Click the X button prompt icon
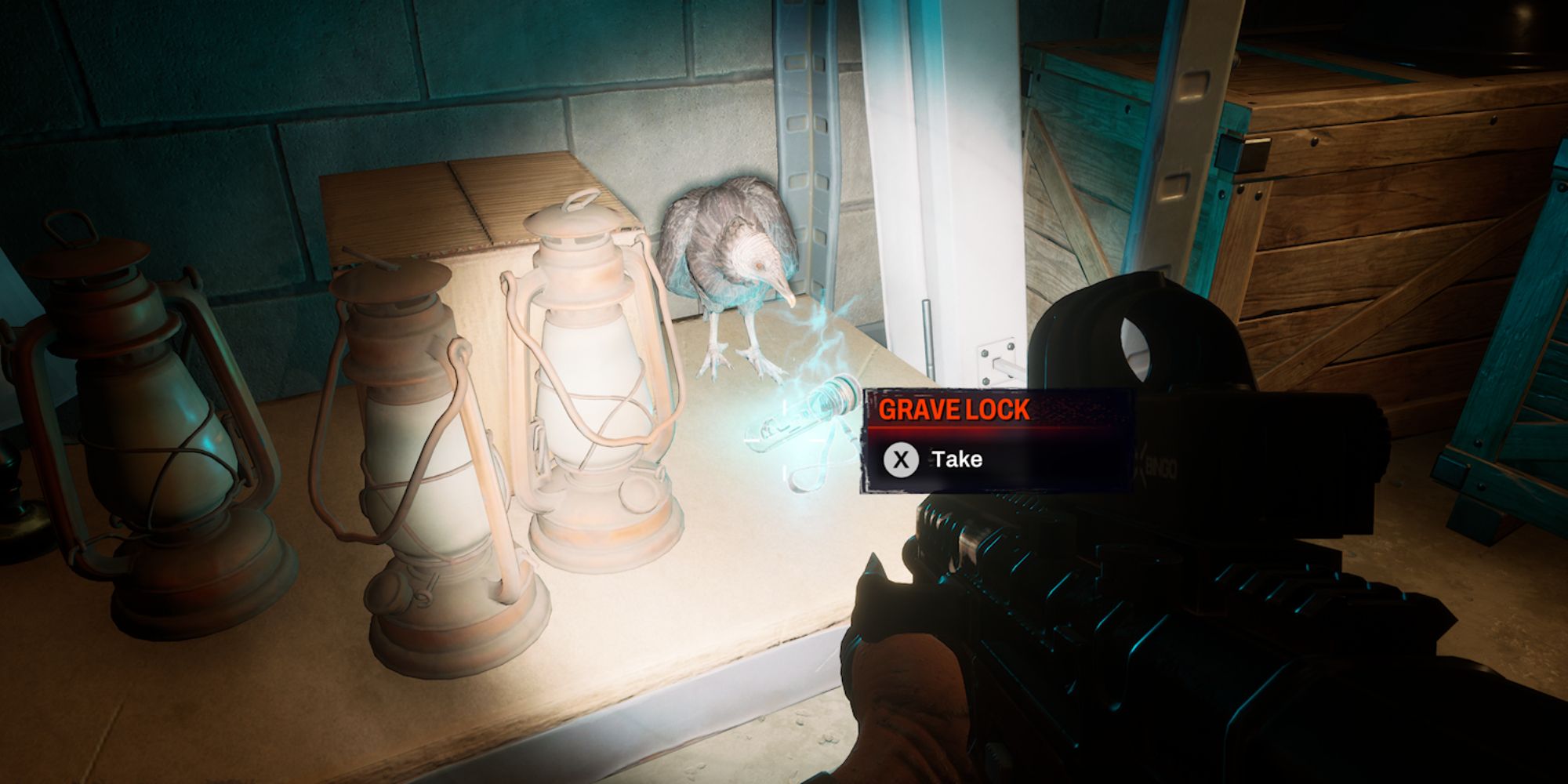This screenshot has width=1568, height=784. coord(902,459)
